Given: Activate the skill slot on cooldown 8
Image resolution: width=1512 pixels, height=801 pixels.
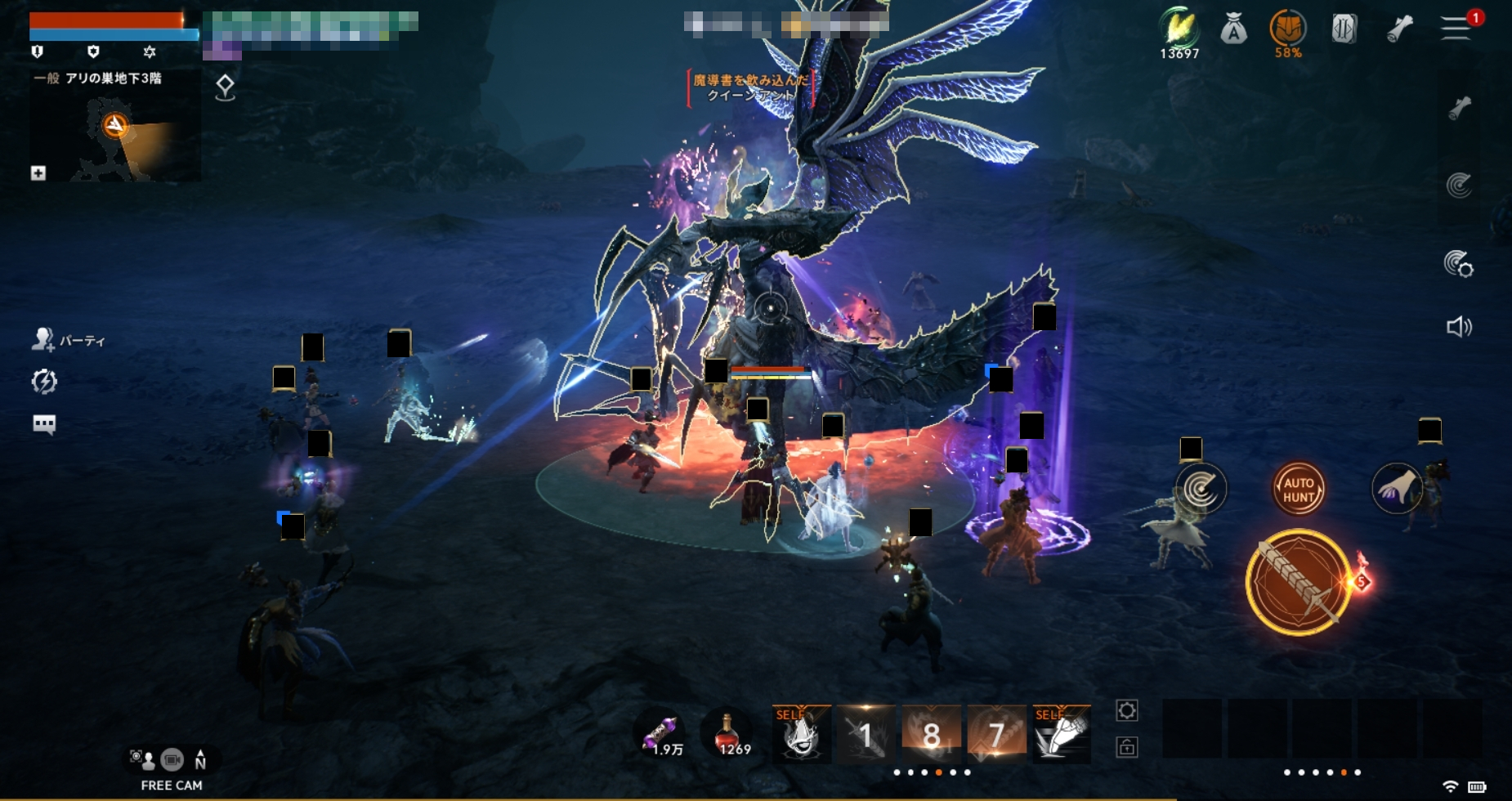Looking at the screenshot, I should [x=931, y=734].
